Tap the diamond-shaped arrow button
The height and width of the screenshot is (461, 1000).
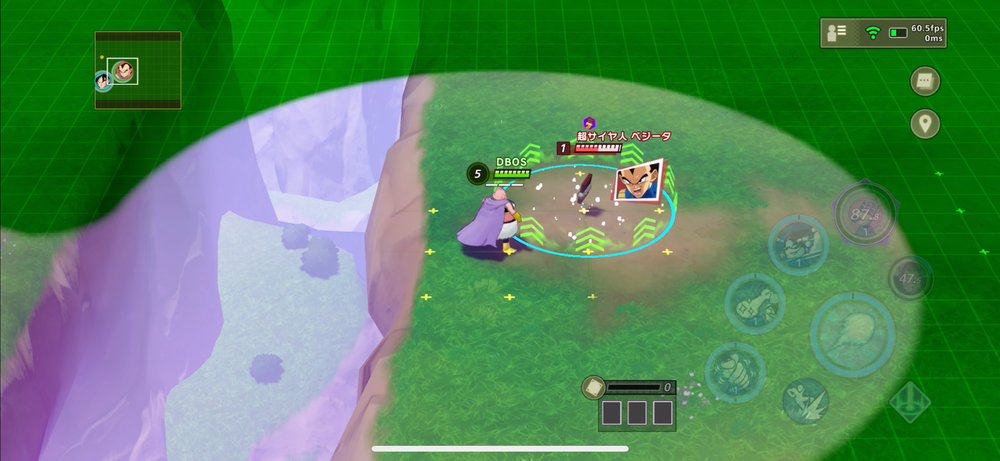pos(908,402)
